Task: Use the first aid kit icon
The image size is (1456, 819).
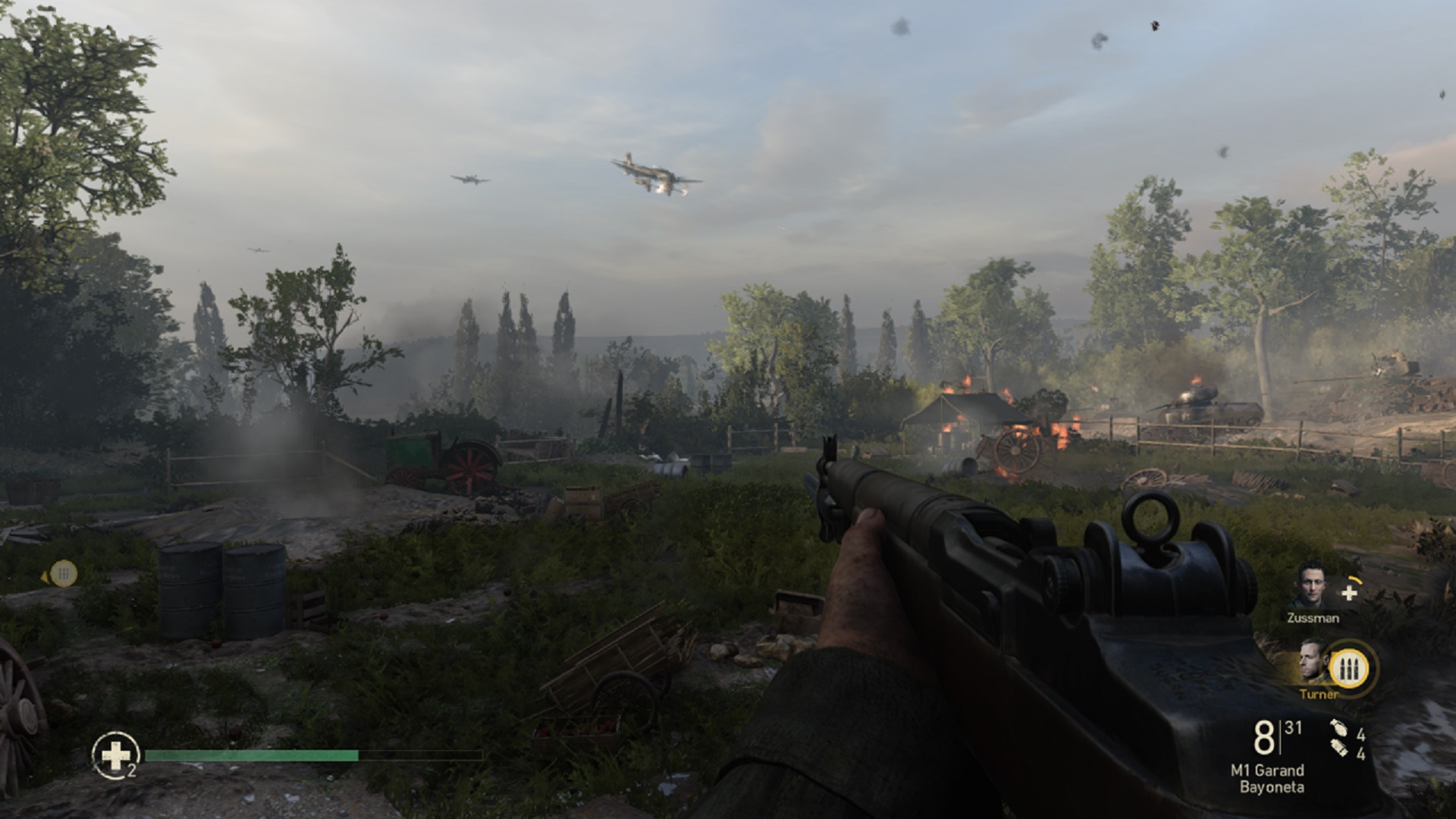Action: point(115,754)
